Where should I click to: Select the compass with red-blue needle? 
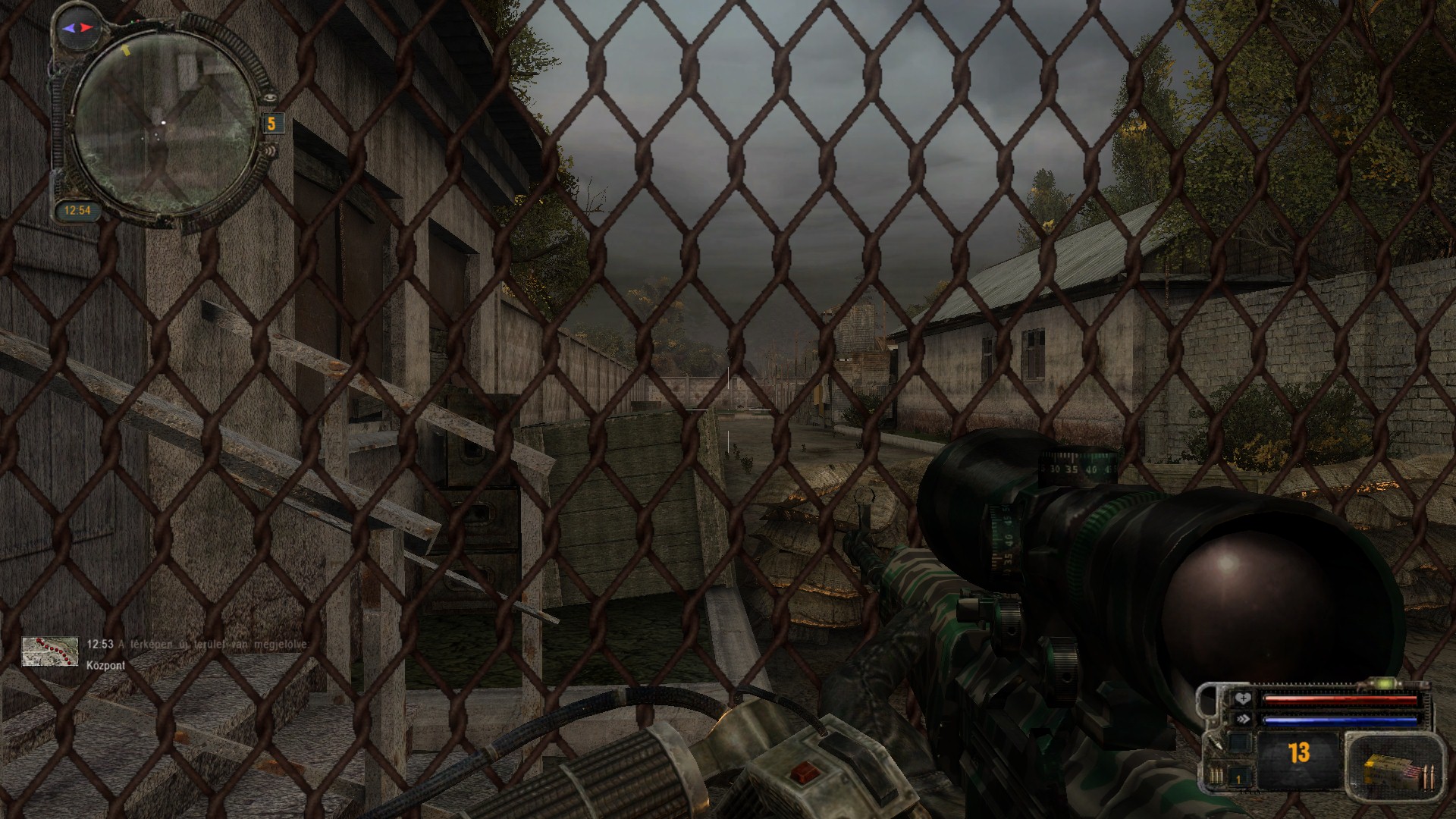tap(79, 28)
